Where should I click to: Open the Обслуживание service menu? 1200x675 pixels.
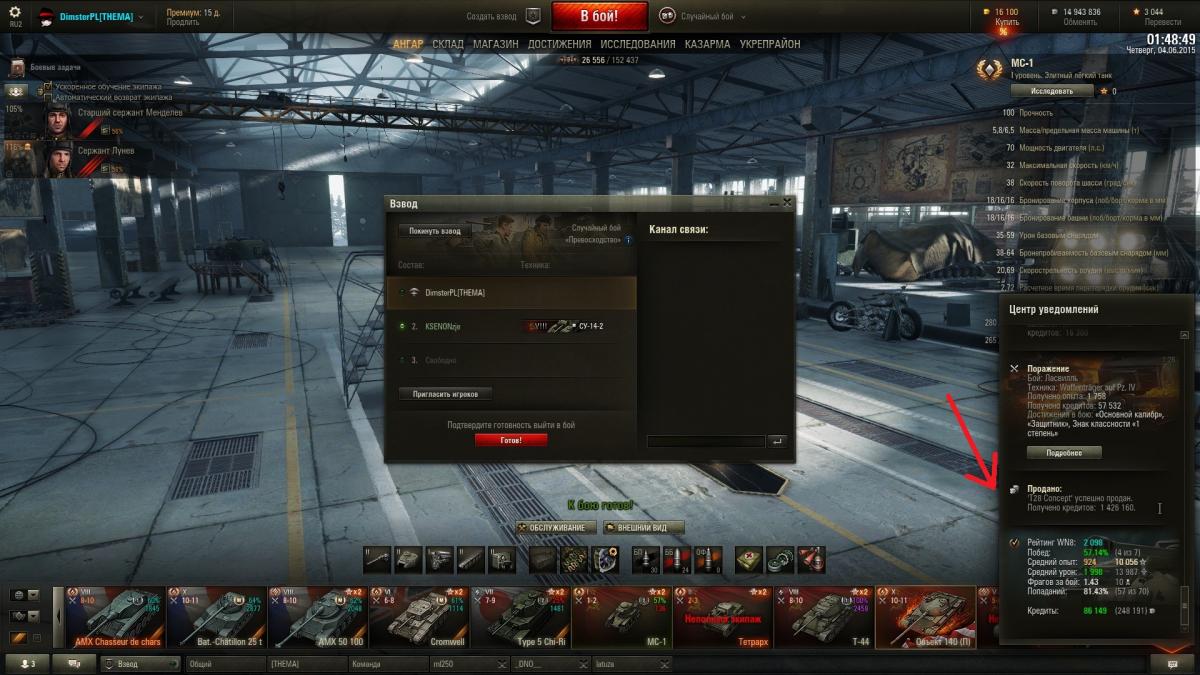coord(557,527)
